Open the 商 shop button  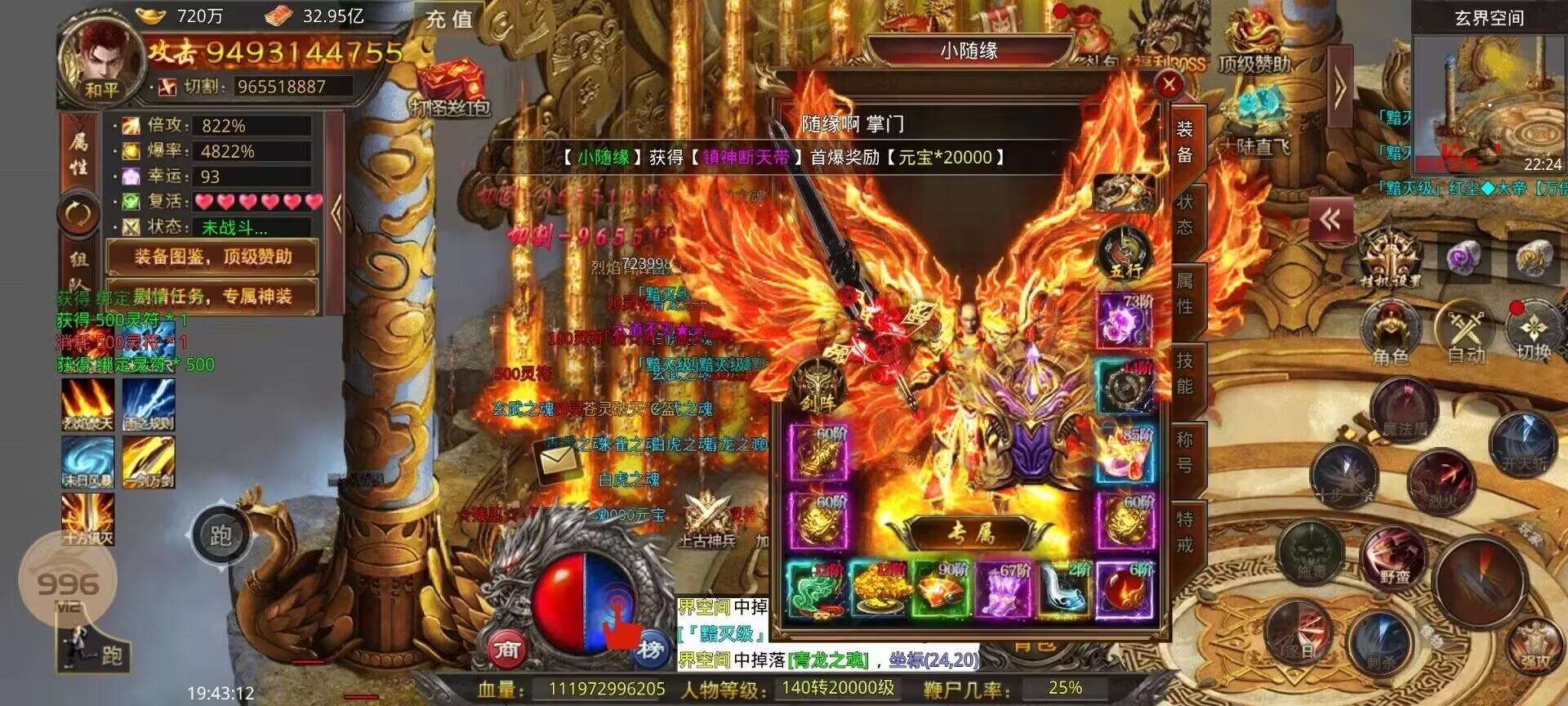pyautogui.click(x=506, y=649)
